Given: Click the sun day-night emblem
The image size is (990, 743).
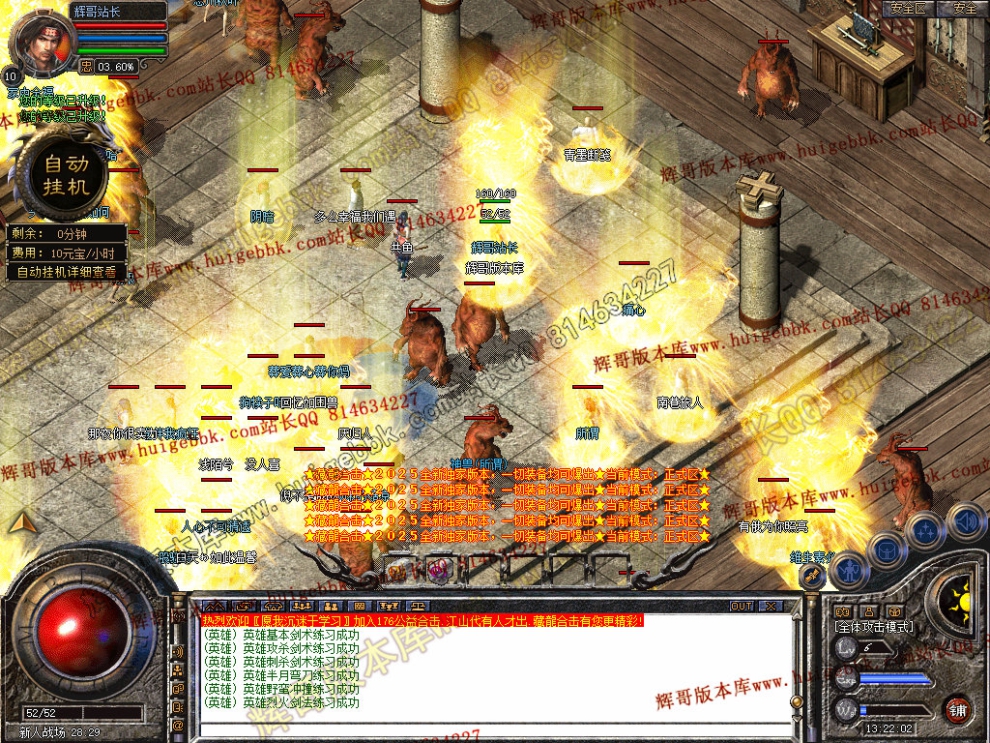Looking at the screenshot, I should click(960, 599).
